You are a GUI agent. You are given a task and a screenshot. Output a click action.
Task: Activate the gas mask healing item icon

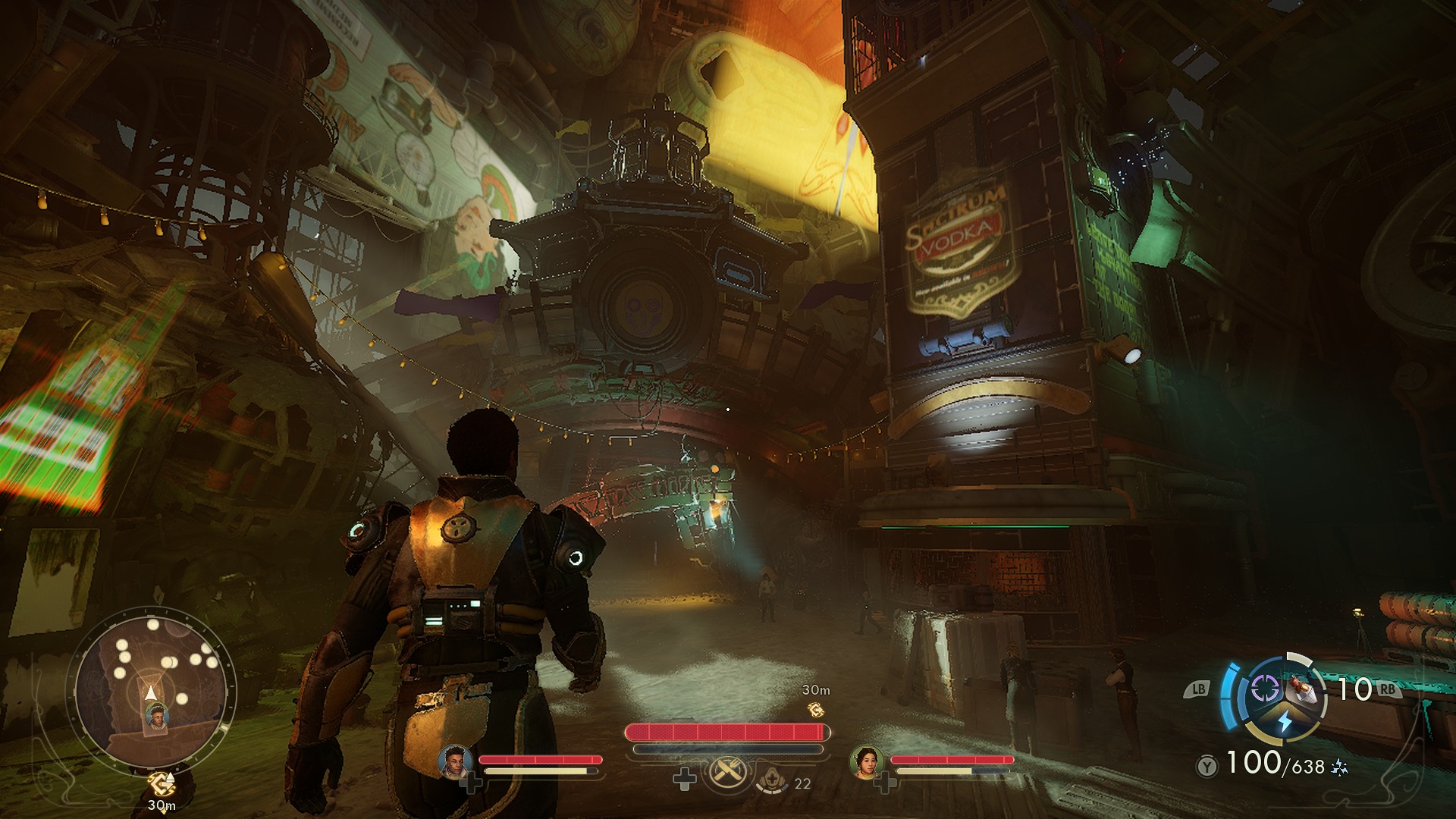(x=773, y=779)
